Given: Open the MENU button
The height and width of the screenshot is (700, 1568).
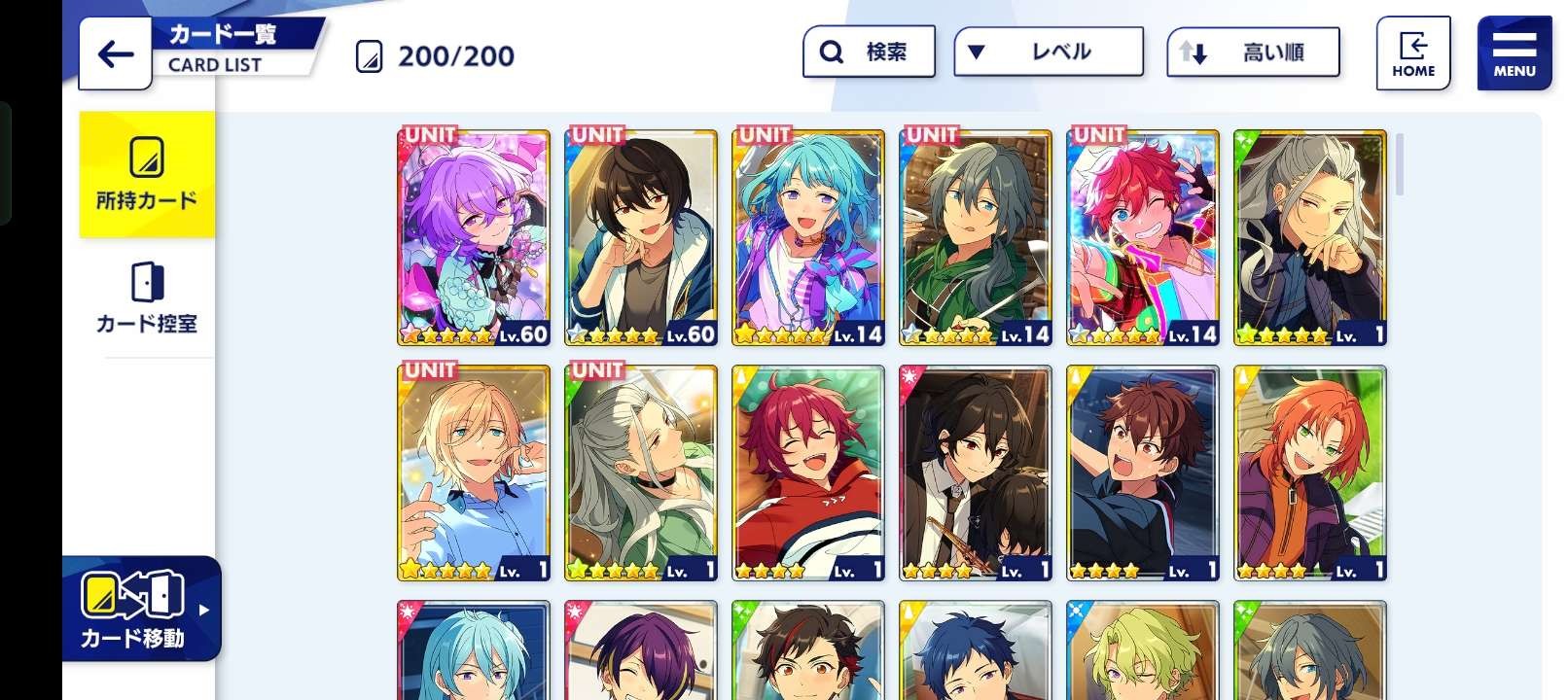Looking at the screenshot, I should tap(1514, 53).
